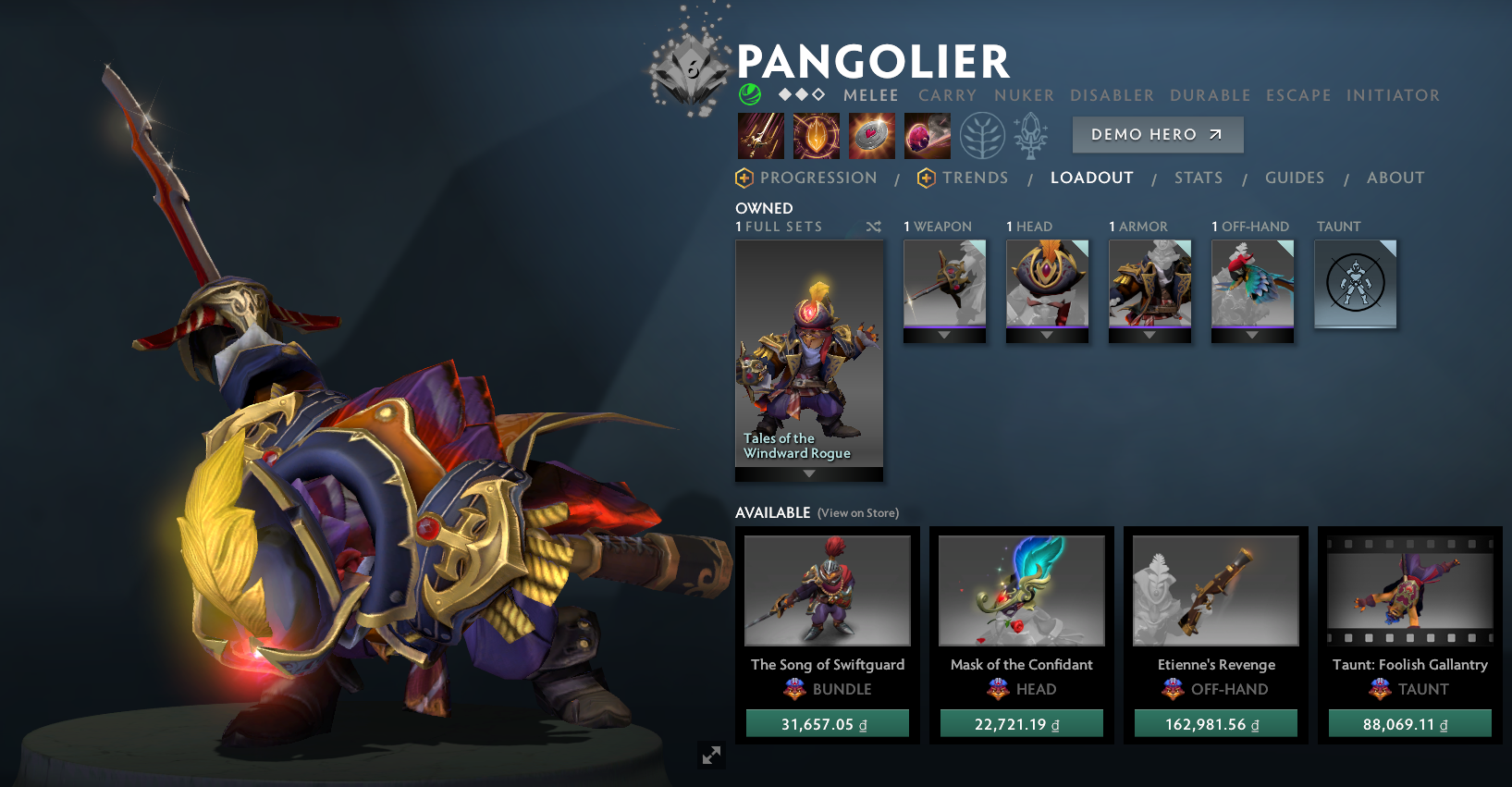The image size is (1512, 787).
Task: Switch to the Stats tab
Action: [x=1199, y=178]
